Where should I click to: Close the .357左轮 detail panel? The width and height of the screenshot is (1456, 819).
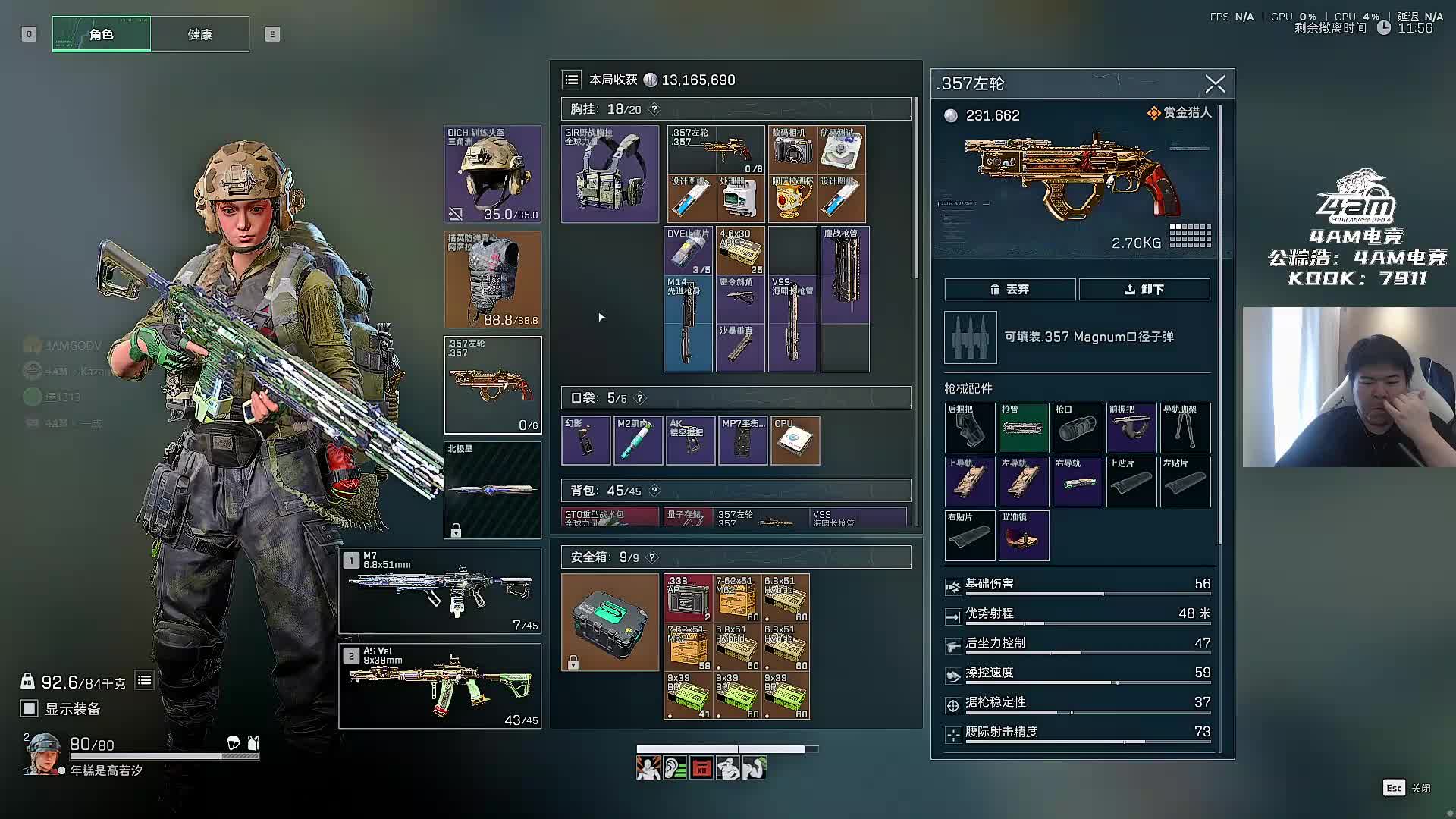[x=1215, y=84]
